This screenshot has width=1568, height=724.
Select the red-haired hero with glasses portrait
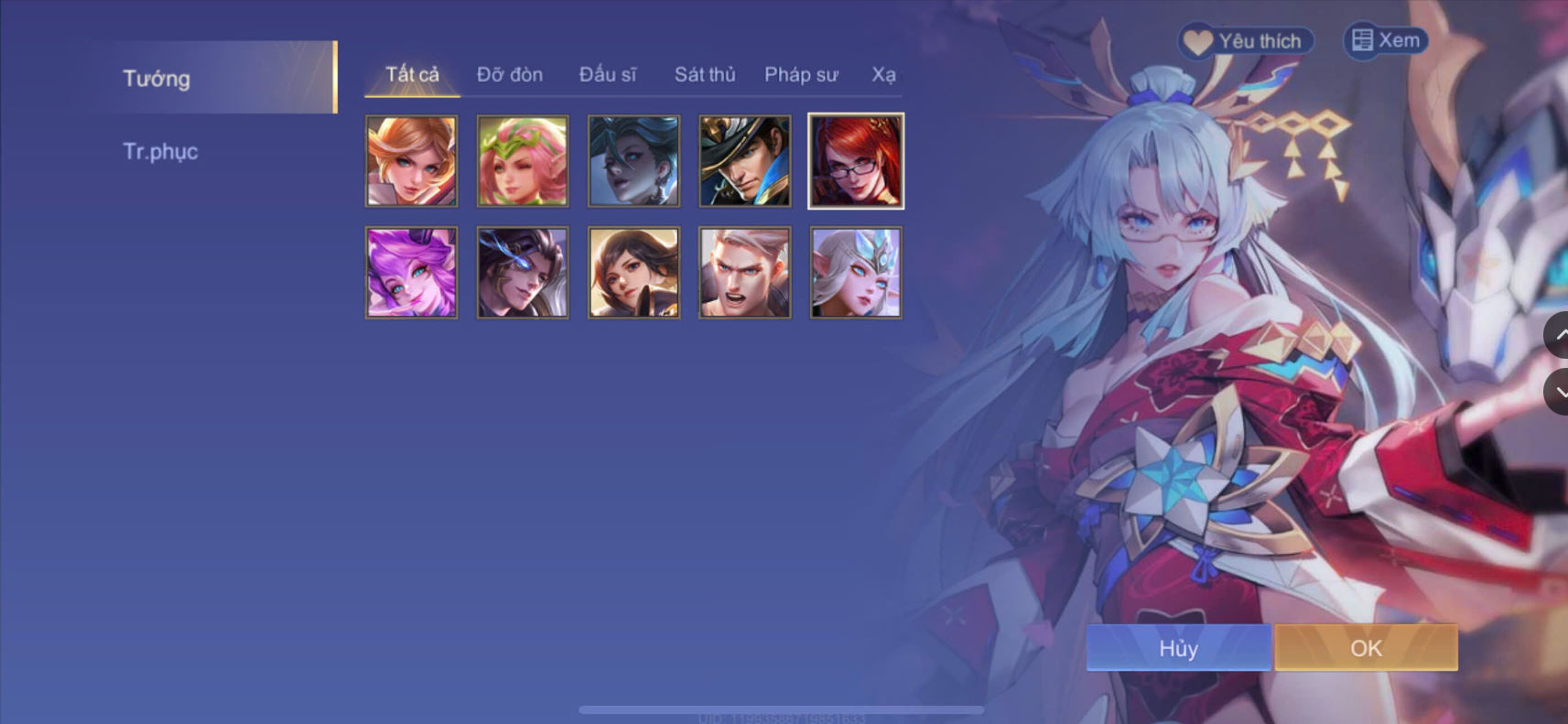(856, 161)
